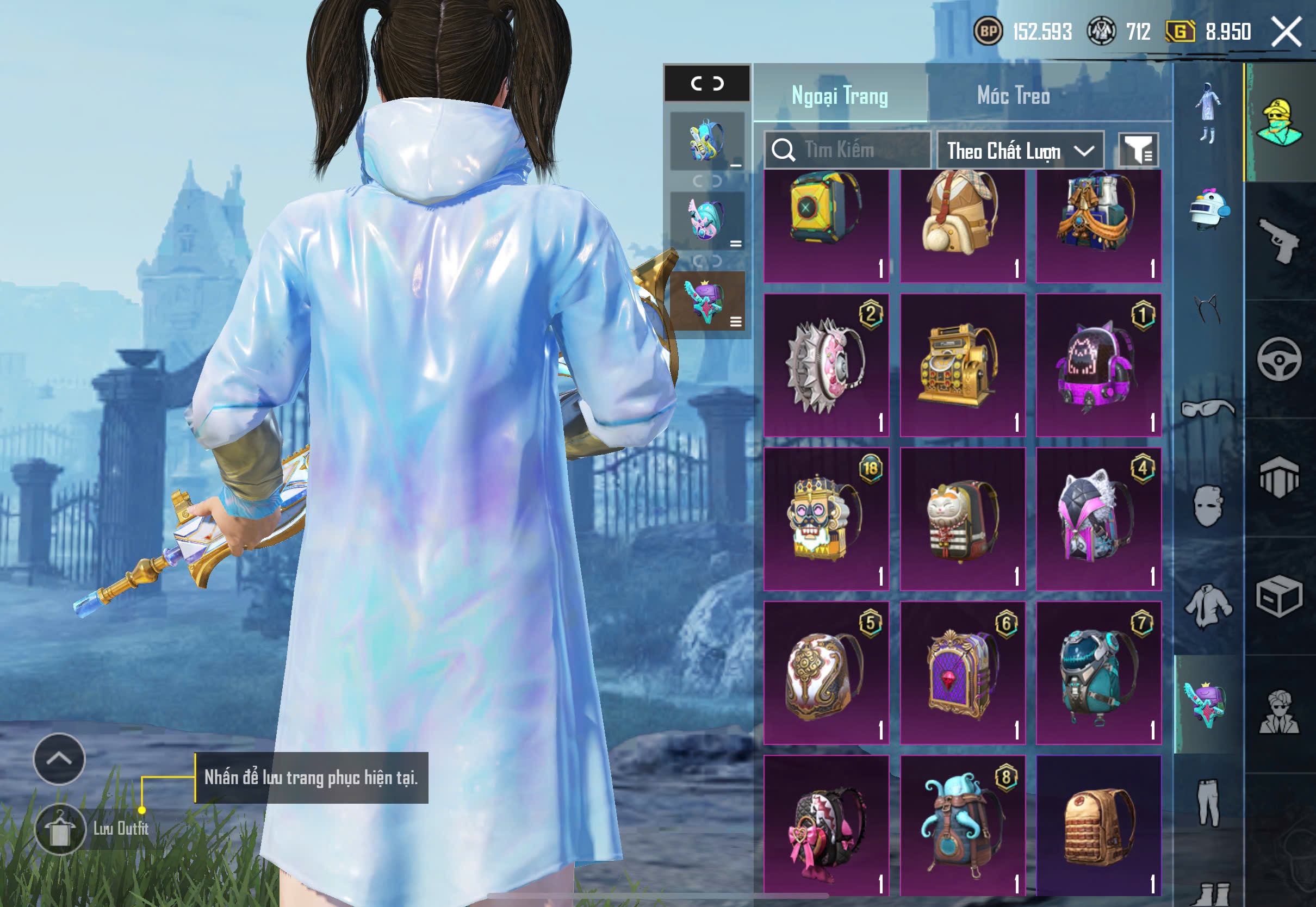Select the sunglasses equipment slot
This screenshot has height=907, width=1316.
click(1208, 408)
